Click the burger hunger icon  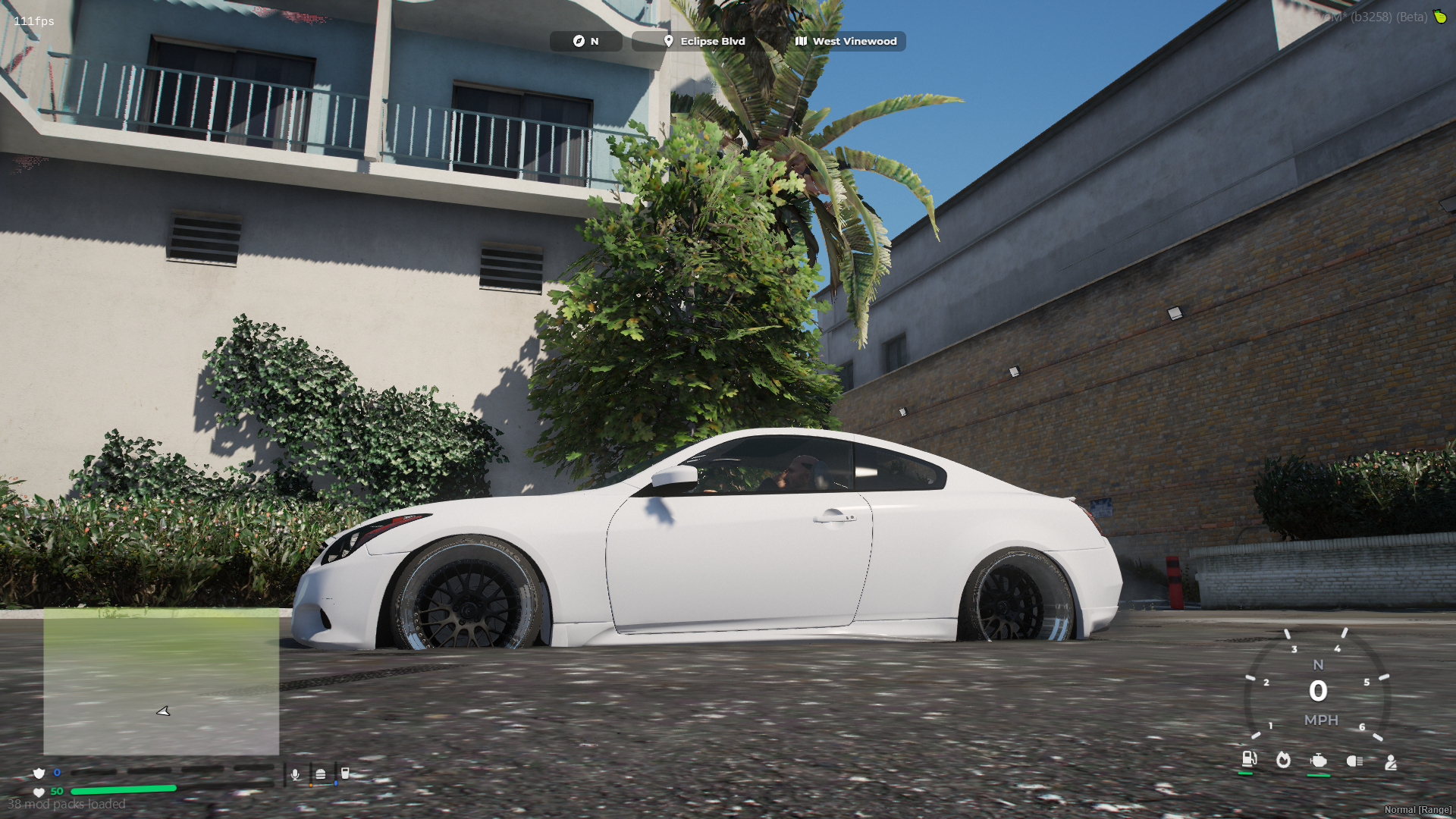click(321, 774)
